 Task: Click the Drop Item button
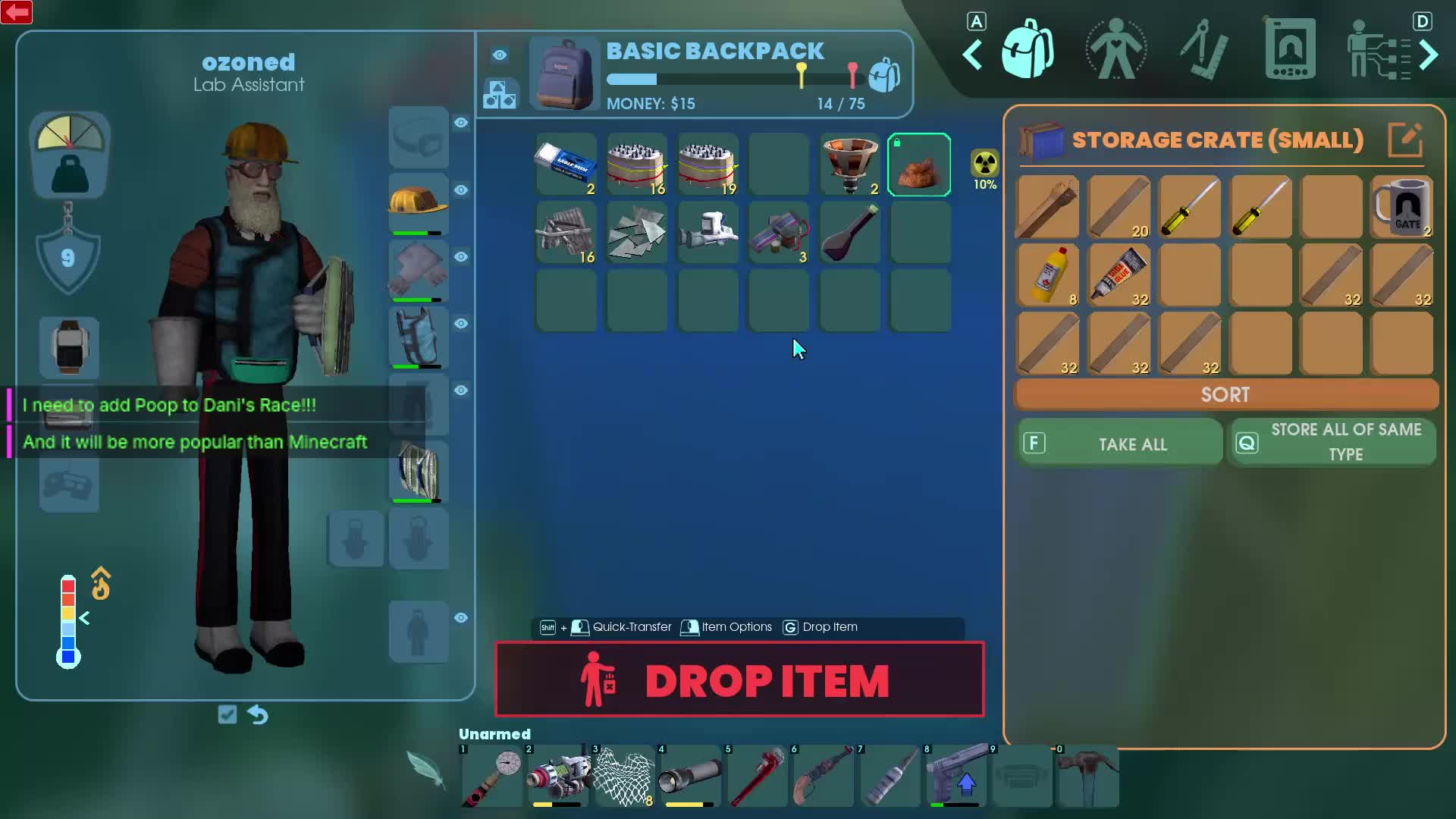pyautogui.click(x=739, y=679)
